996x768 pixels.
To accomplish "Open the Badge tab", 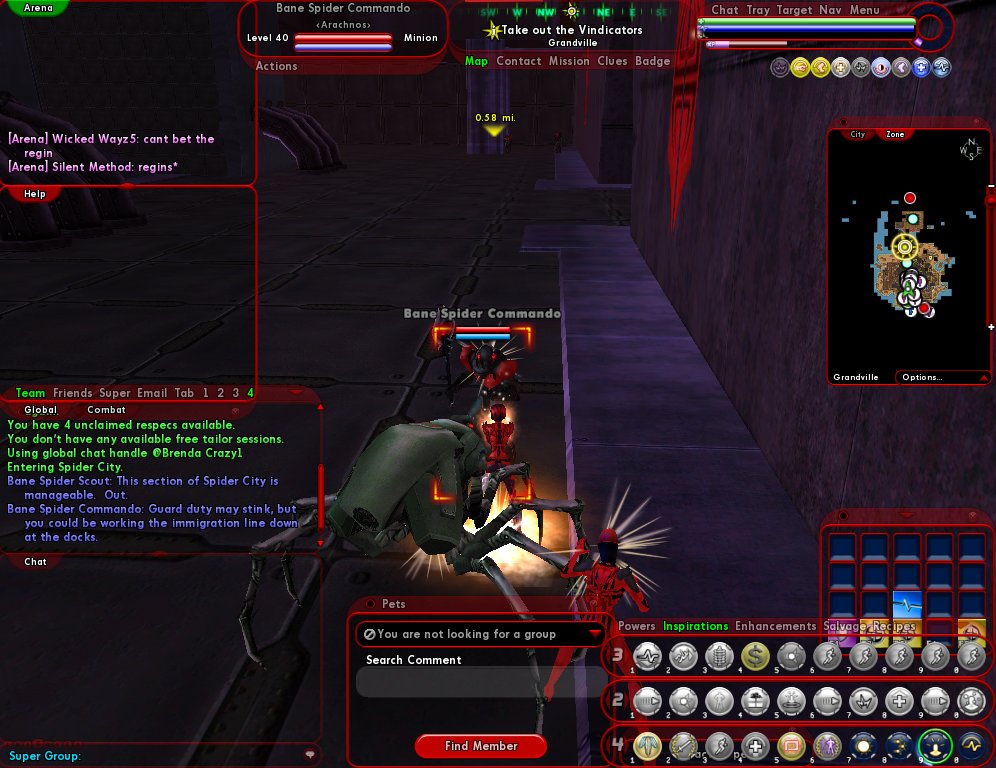I will 653,61.
